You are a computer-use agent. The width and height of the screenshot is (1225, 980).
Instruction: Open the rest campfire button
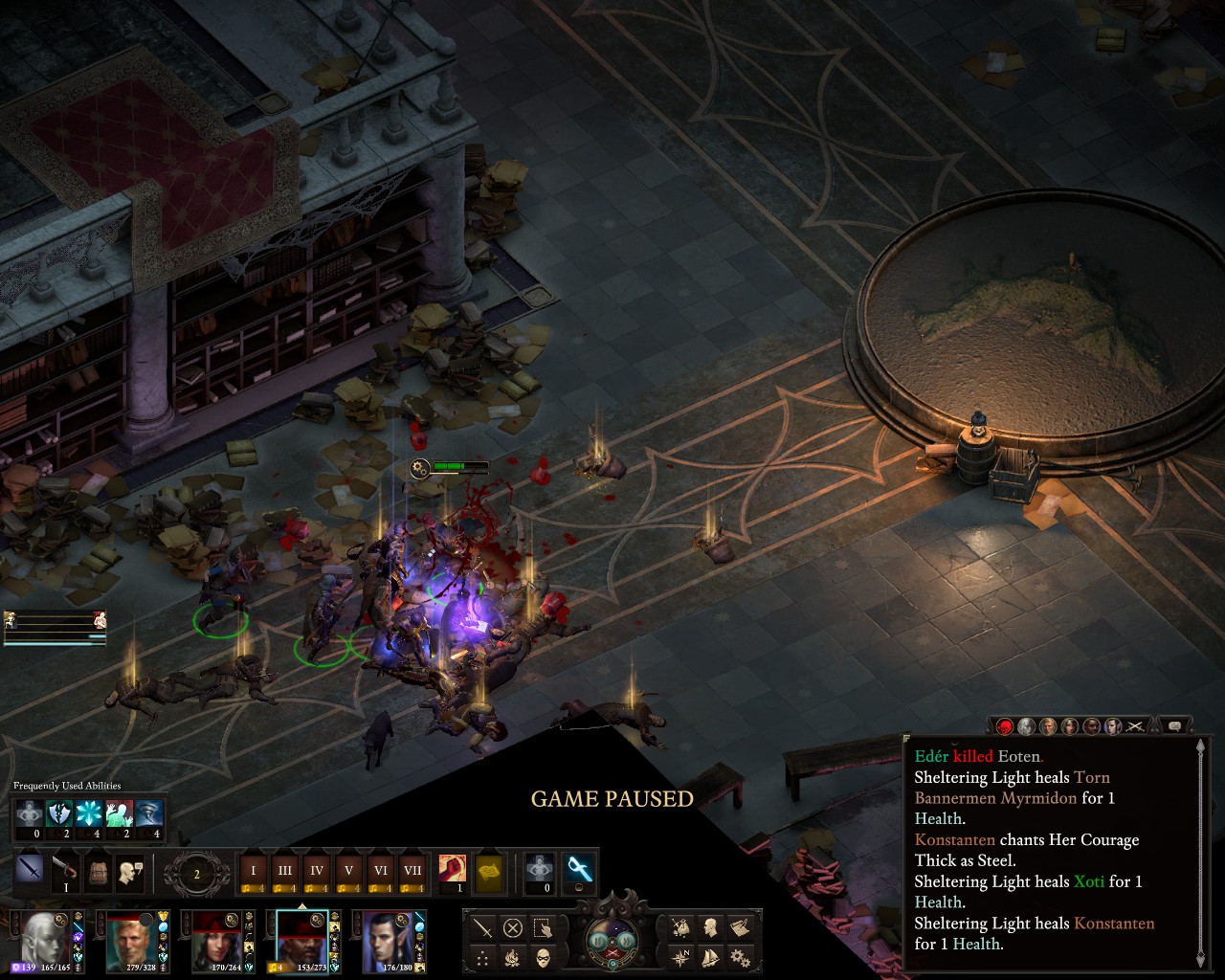[x=513, y=957]
